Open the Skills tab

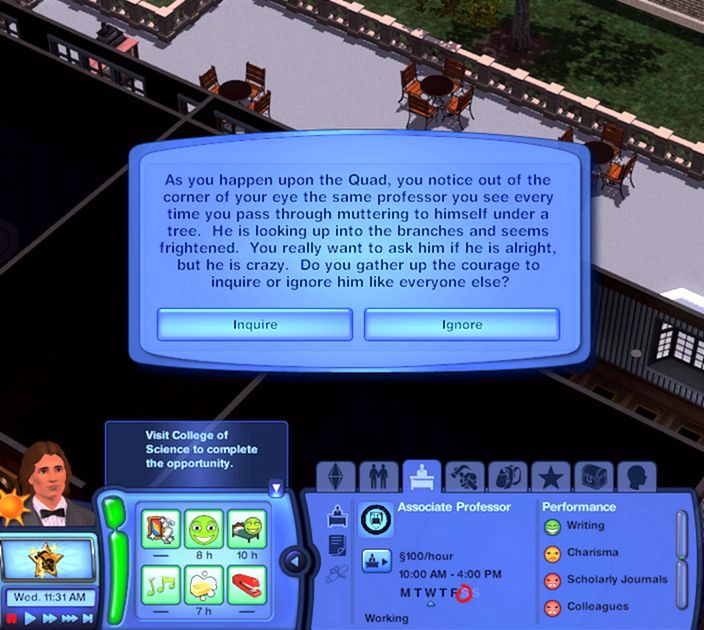tap(465, 477)
